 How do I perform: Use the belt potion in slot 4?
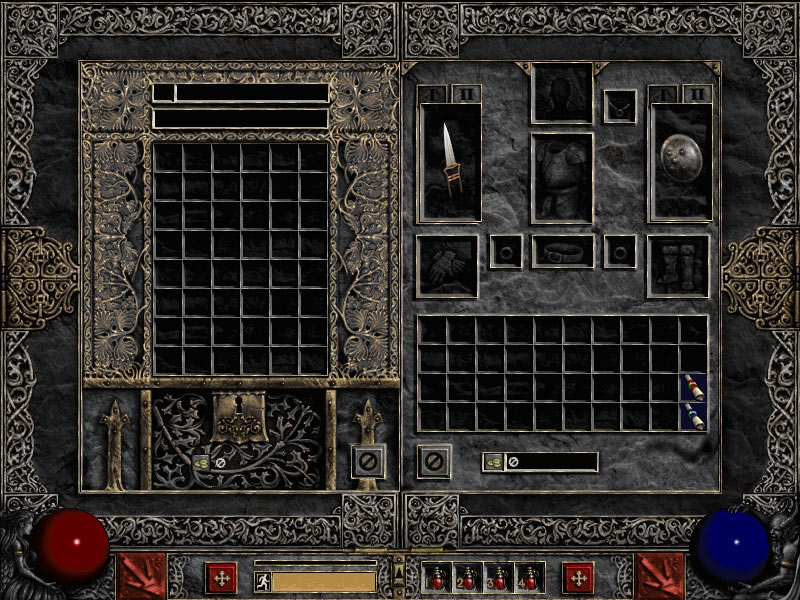pyautogui.click(x=529, y=578)
